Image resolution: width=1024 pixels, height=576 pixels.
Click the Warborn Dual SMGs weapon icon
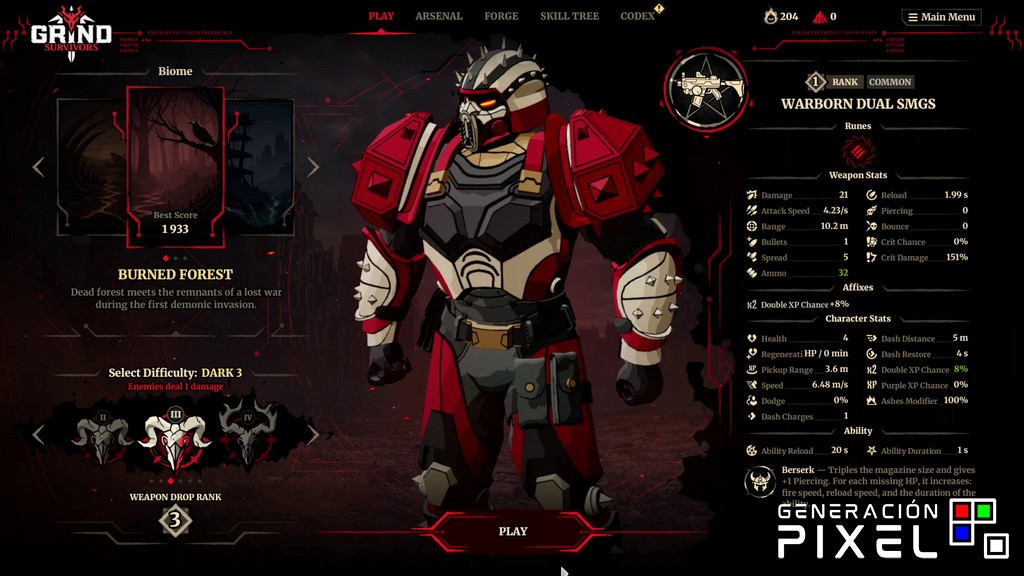(707, 88)
